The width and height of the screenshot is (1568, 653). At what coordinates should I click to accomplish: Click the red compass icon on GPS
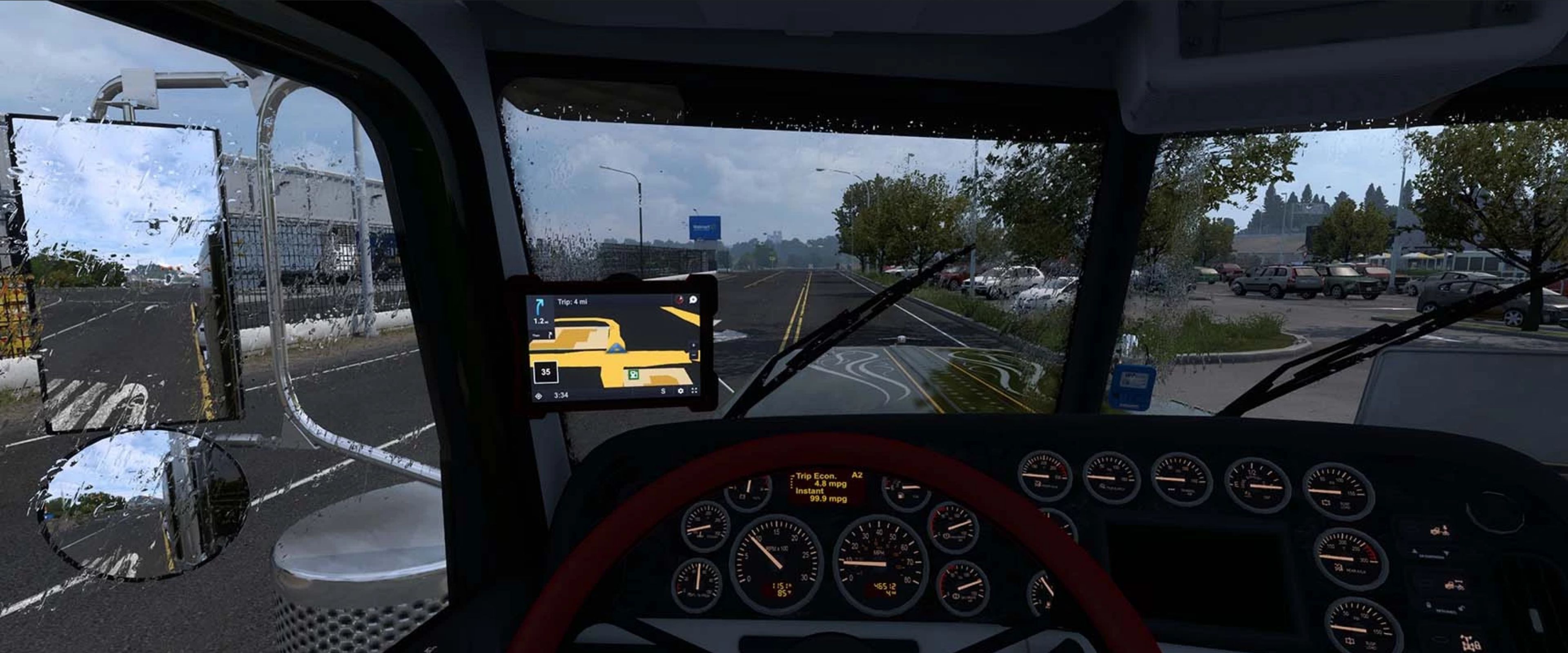click(679, 299)
